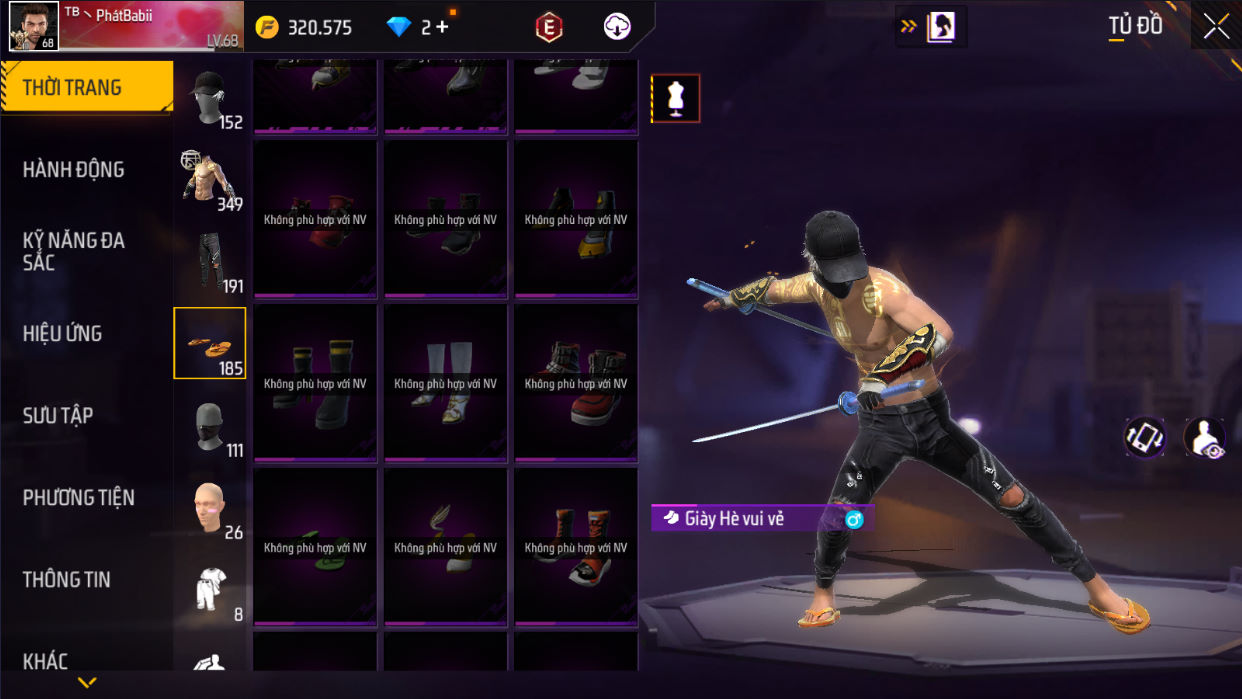Image resolution: width=1242 pixels, height=699 pixels.
Task: Open the HIỆU ỨNG category
Action: coord(62,334)
